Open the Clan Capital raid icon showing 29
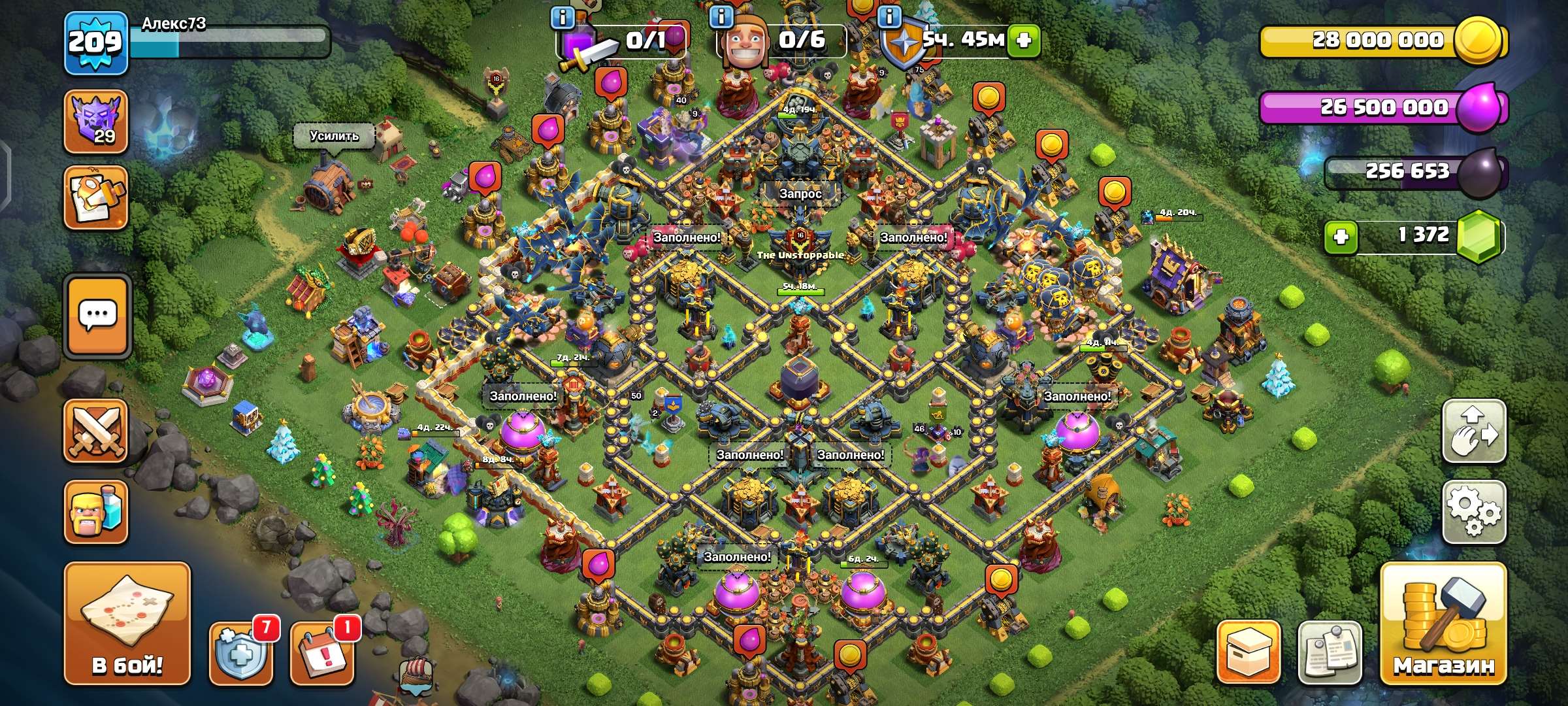 coord(95,121)
